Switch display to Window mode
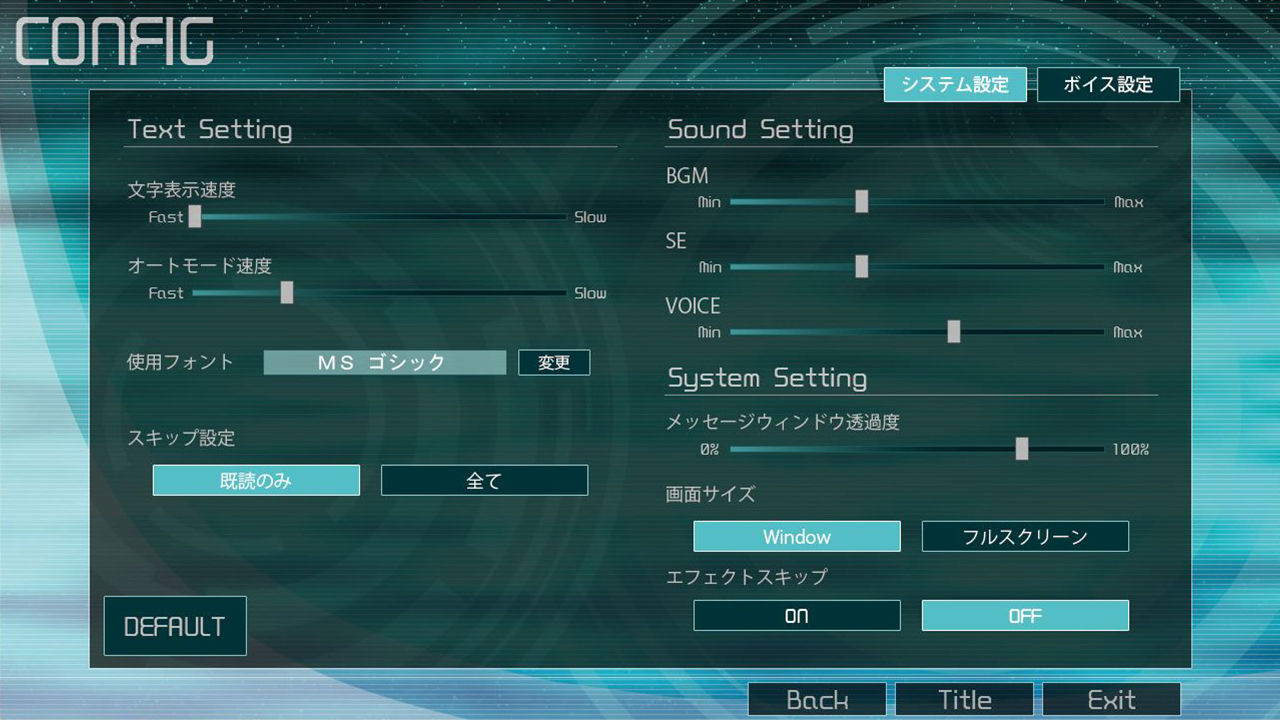Image resolution: width=1280 pixels, height=720 pixels. click(x=797, y=536)
